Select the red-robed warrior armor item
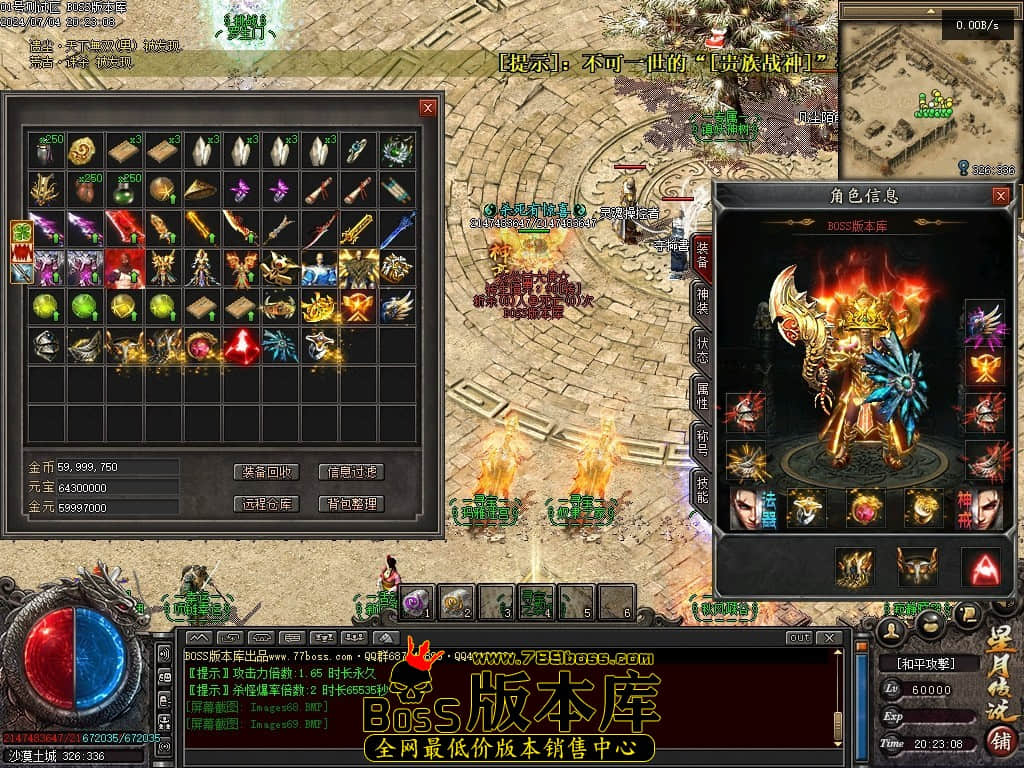Screen dimensions: 1024x768 point(124,268)
